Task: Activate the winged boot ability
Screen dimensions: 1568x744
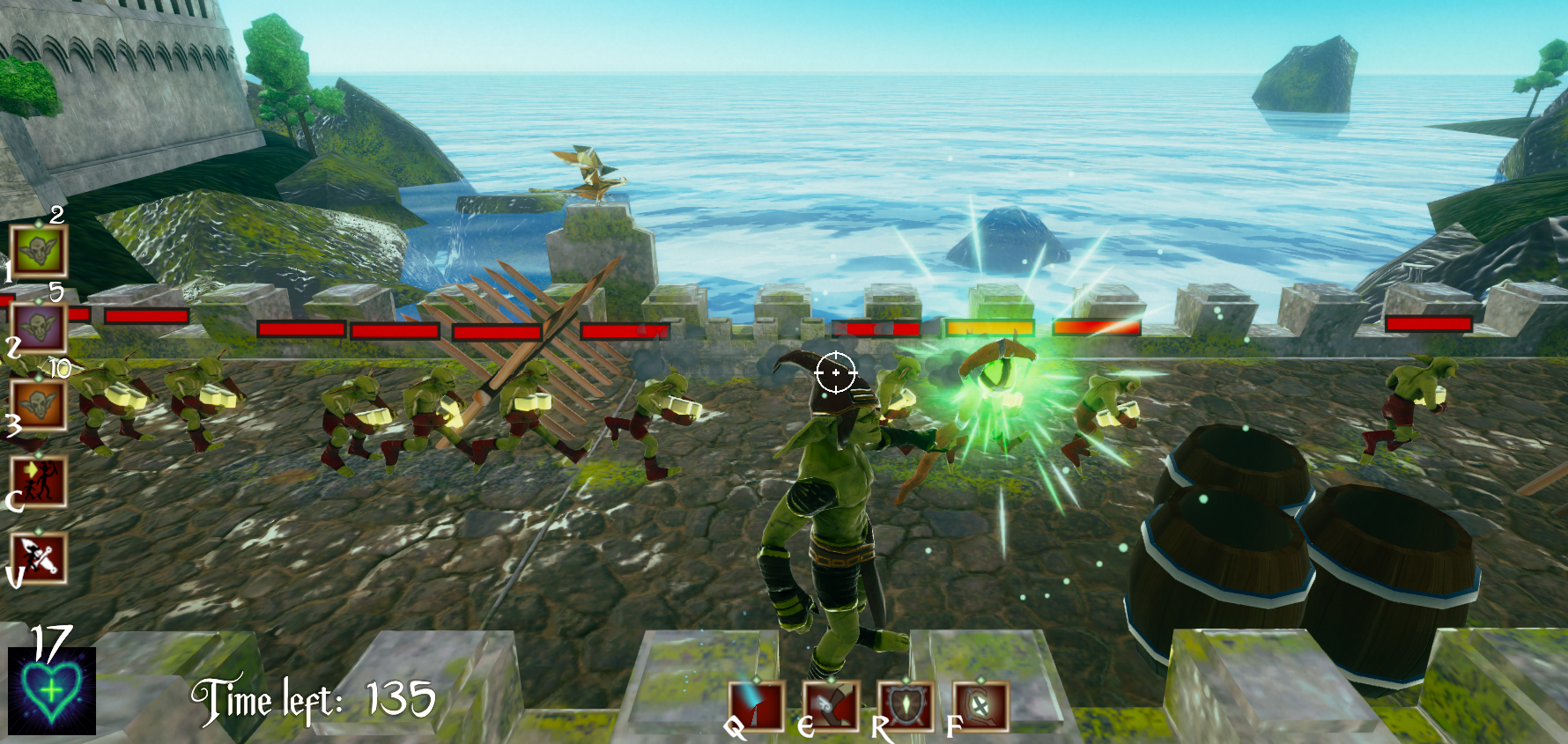Action: (831, 705)
